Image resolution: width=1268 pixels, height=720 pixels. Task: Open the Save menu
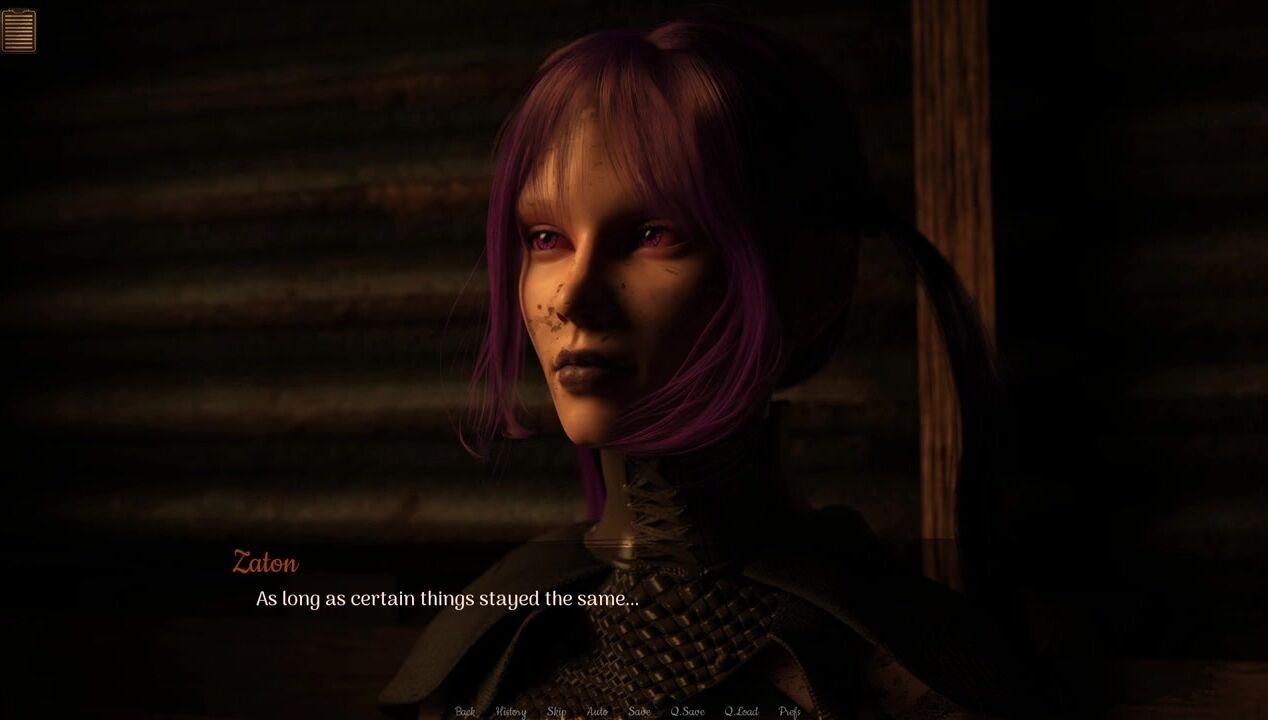coord(639,712)
